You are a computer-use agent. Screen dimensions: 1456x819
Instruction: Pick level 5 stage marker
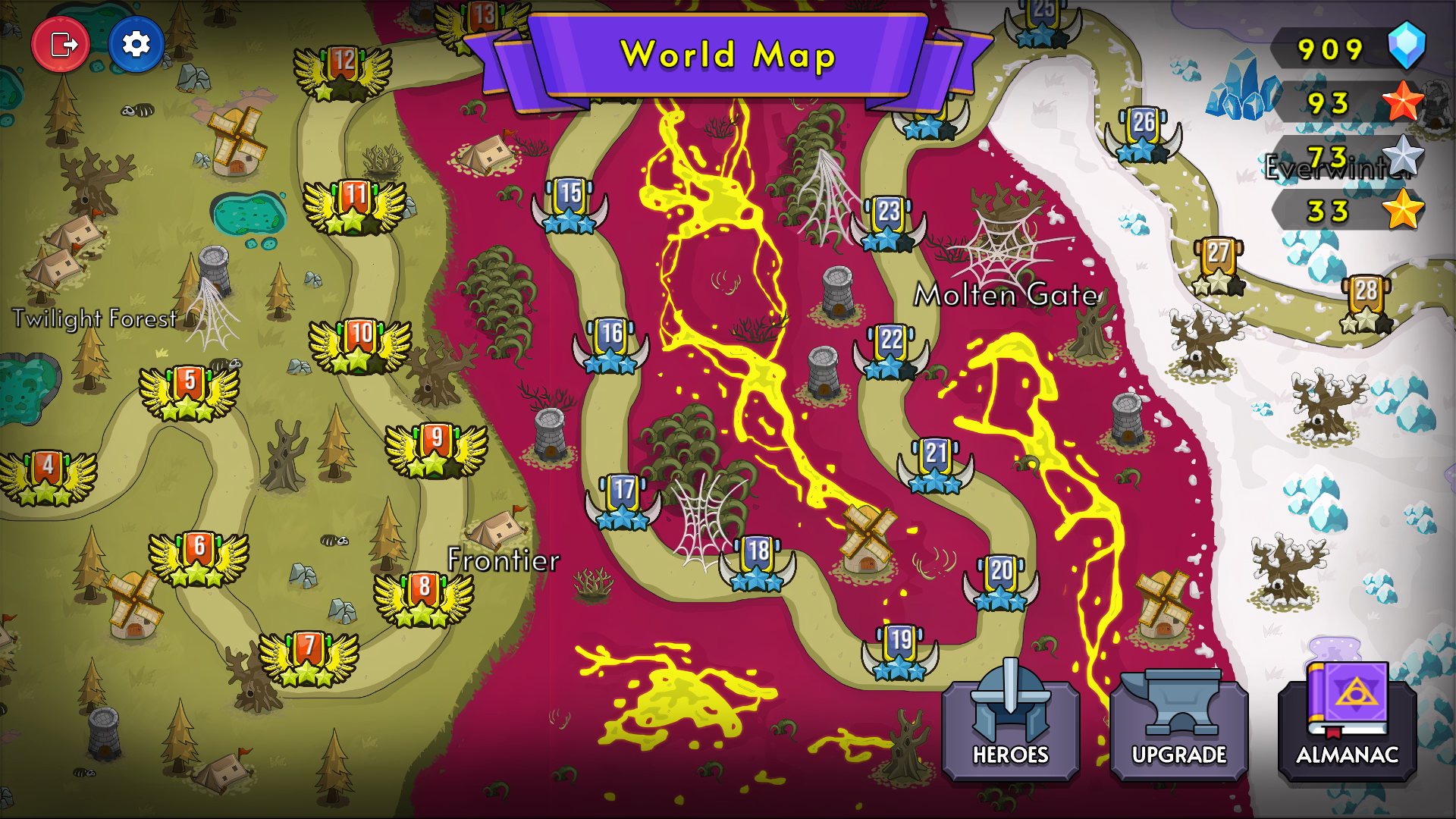tap(190, 392)
